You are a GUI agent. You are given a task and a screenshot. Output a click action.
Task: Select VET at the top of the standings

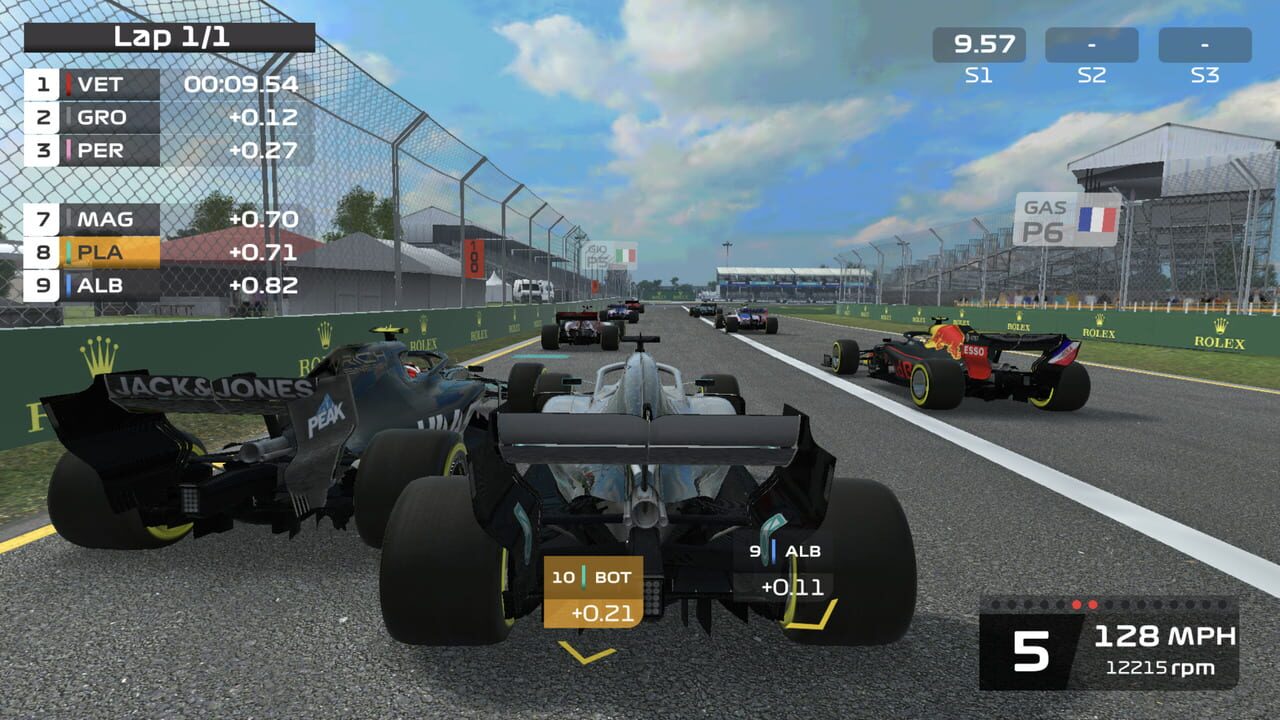(100, 85)
